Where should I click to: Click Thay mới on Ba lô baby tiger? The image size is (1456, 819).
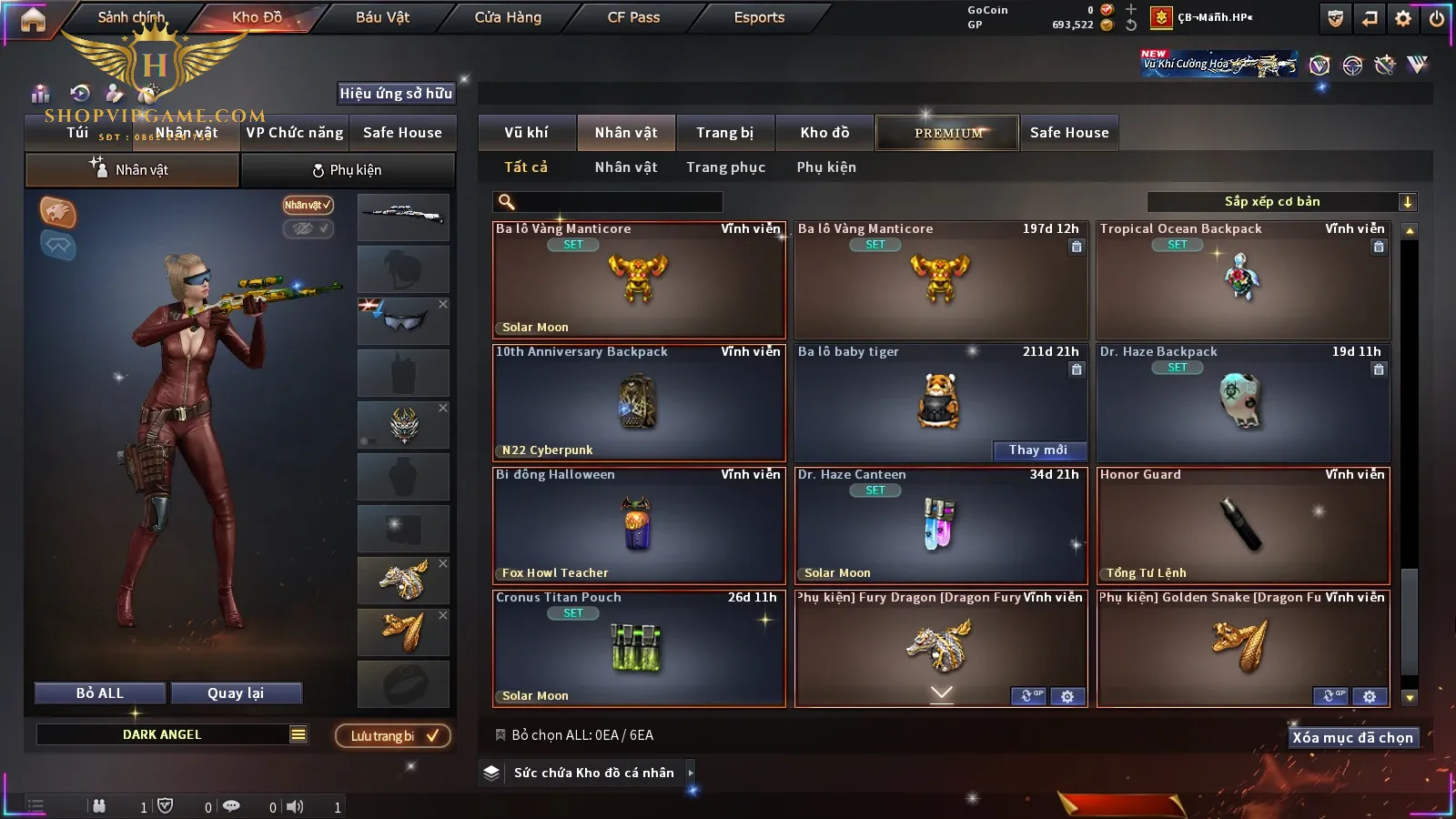pos(1038,450)
